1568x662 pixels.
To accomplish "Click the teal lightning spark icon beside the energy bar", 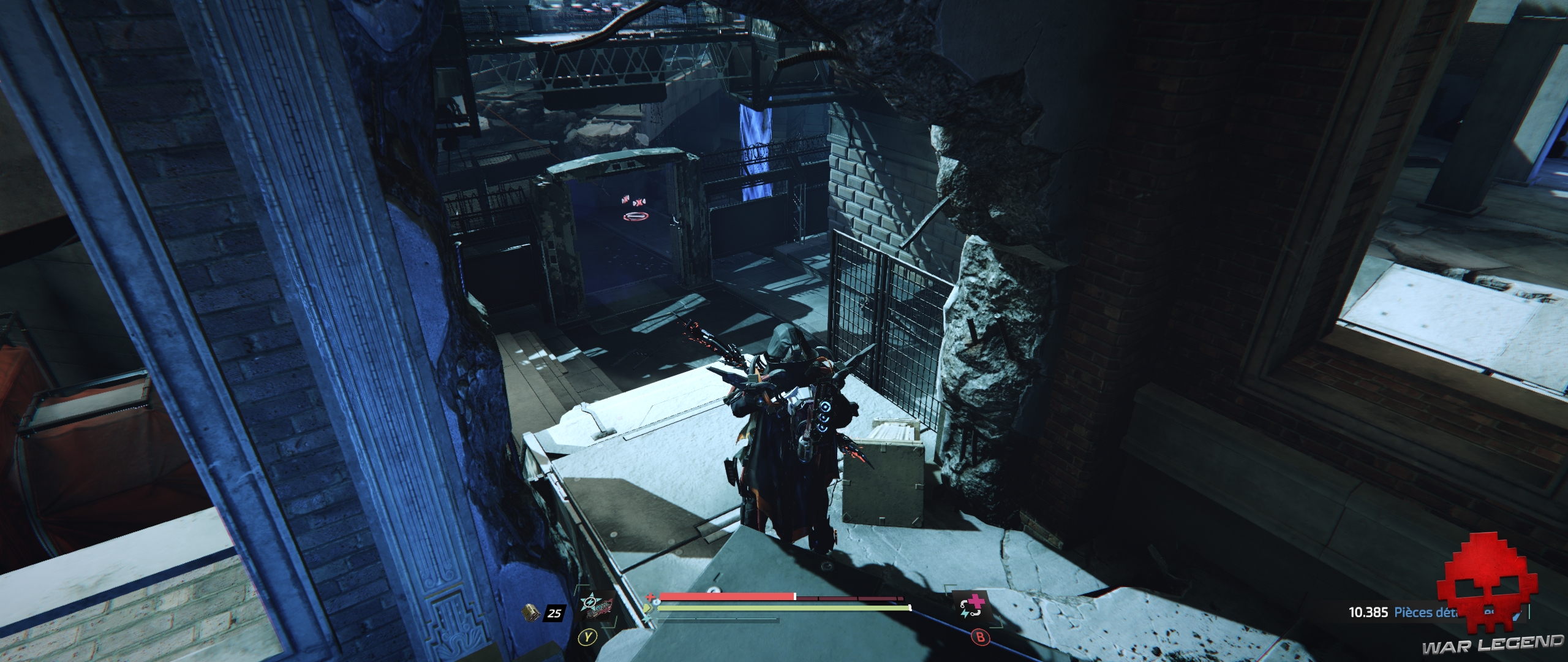I will 647,619.
